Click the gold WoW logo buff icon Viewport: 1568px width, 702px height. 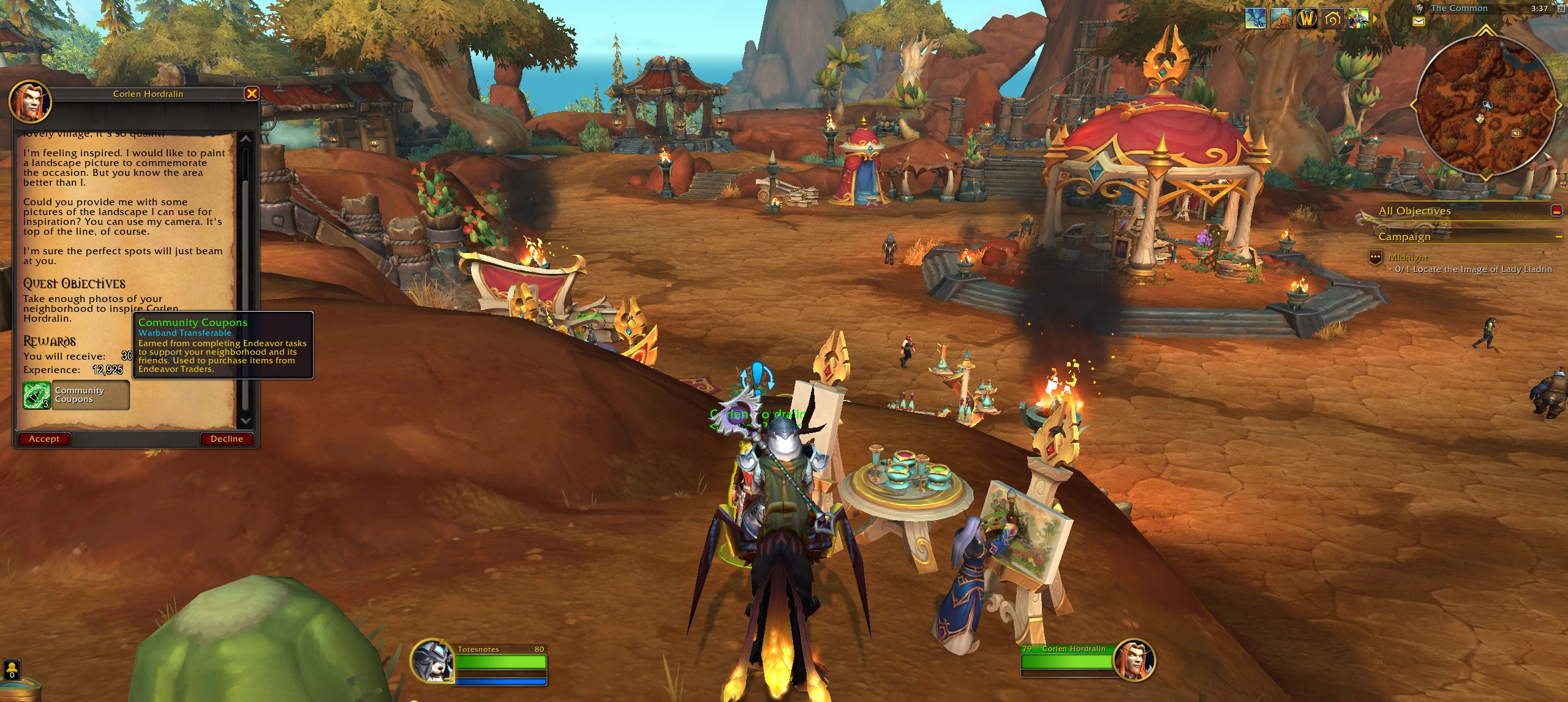tap(1307, 19)
